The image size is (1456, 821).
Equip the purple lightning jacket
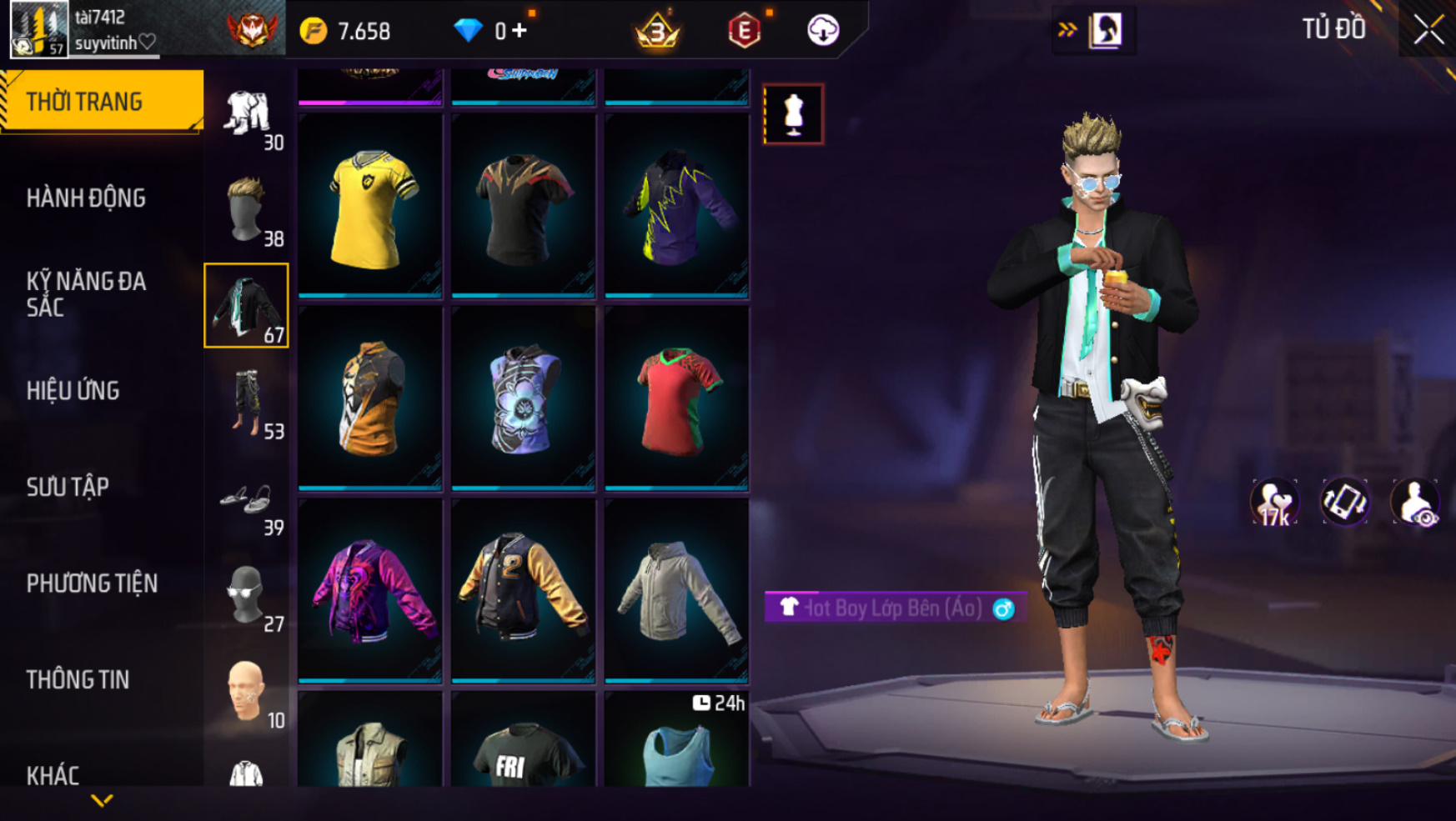click(676, 207)
